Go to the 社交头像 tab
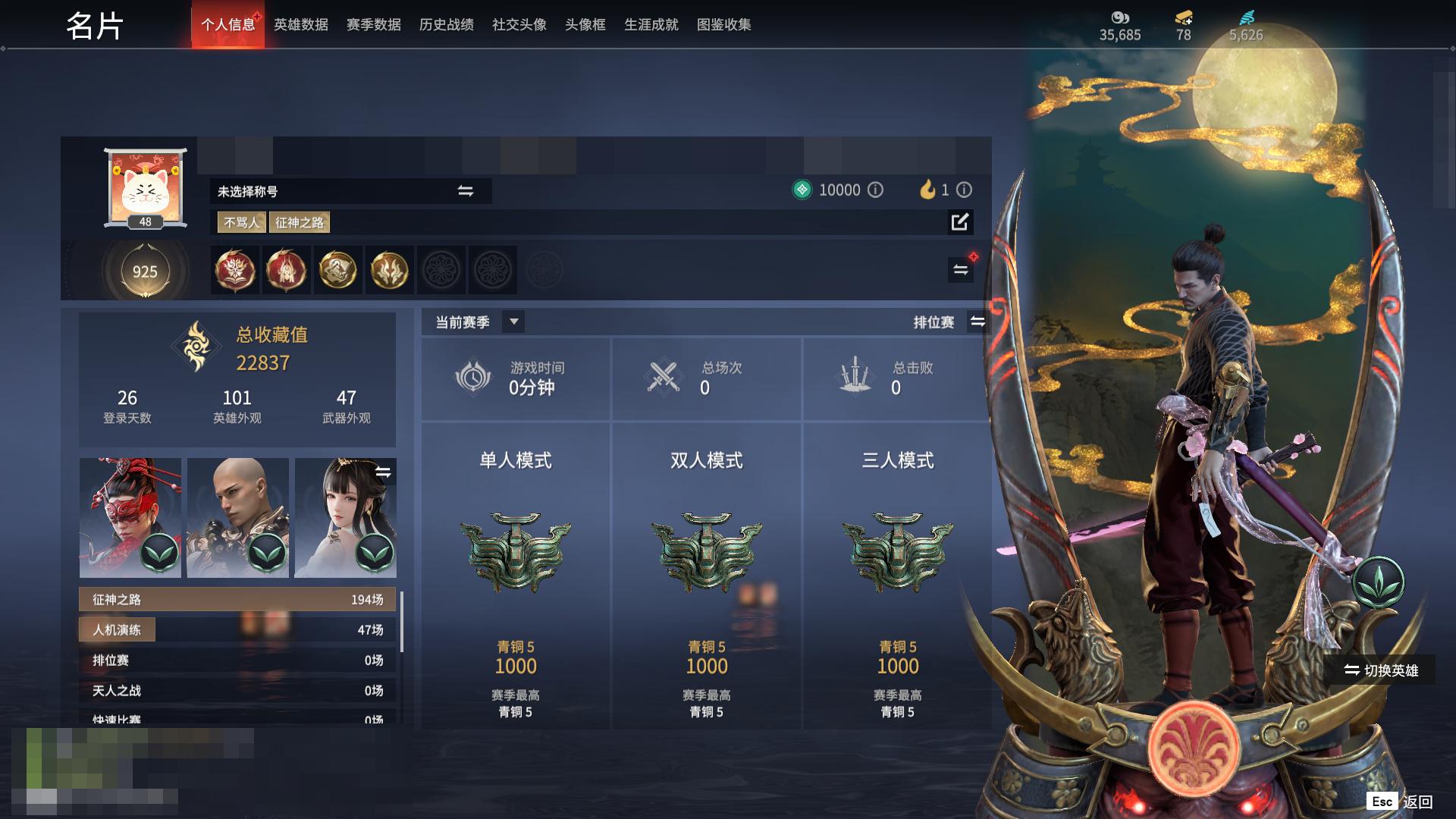 (519, 25)
